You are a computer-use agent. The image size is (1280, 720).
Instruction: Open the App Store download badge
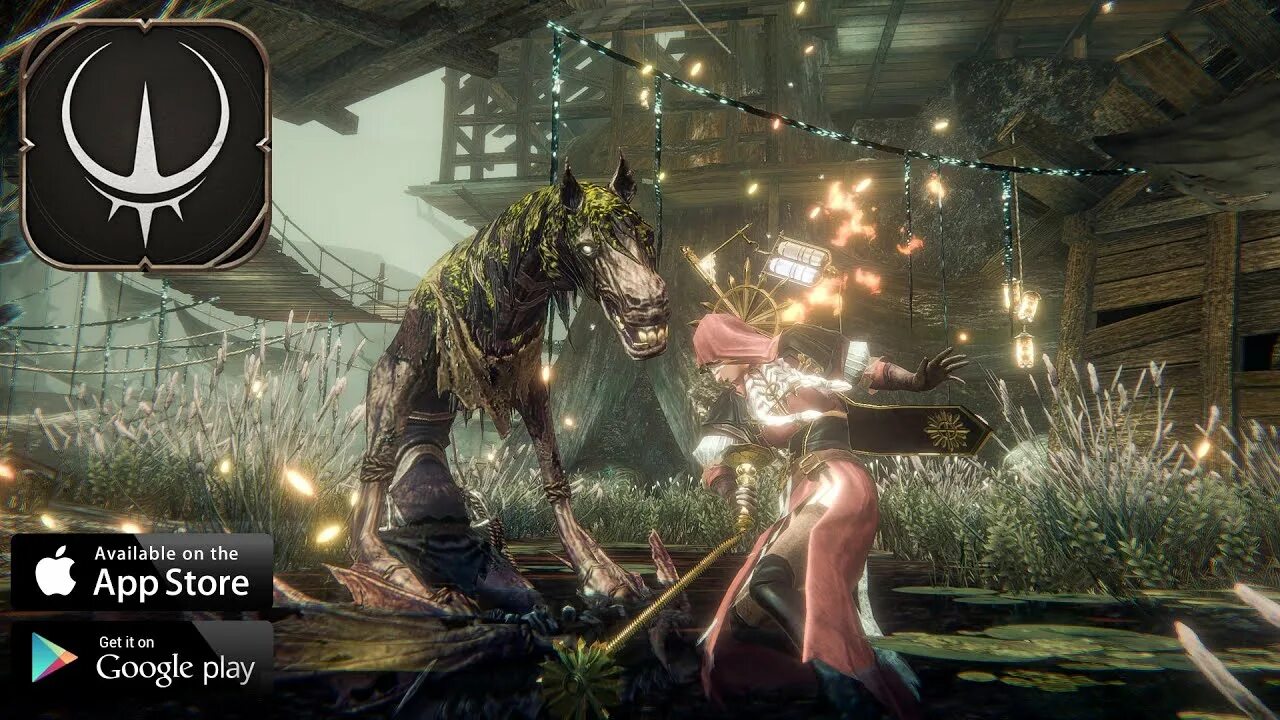pos(141,572)
